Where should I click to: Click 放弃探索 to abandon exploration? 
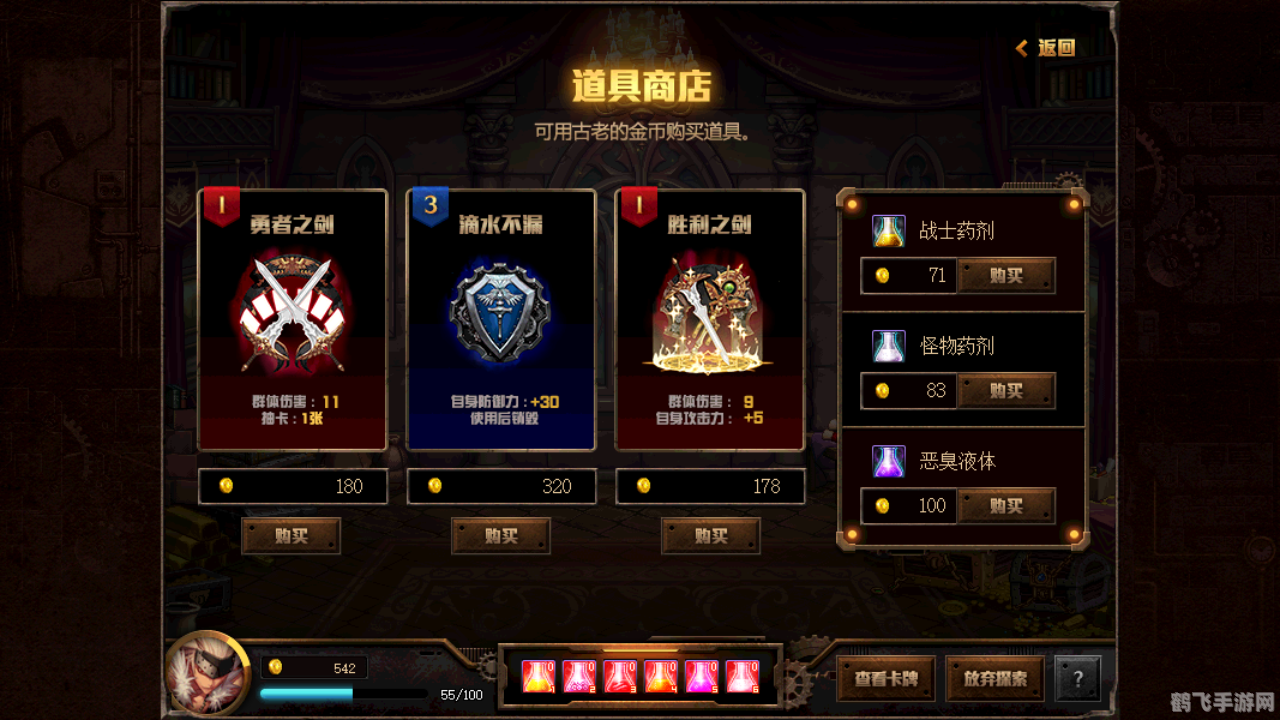point(994,677)
